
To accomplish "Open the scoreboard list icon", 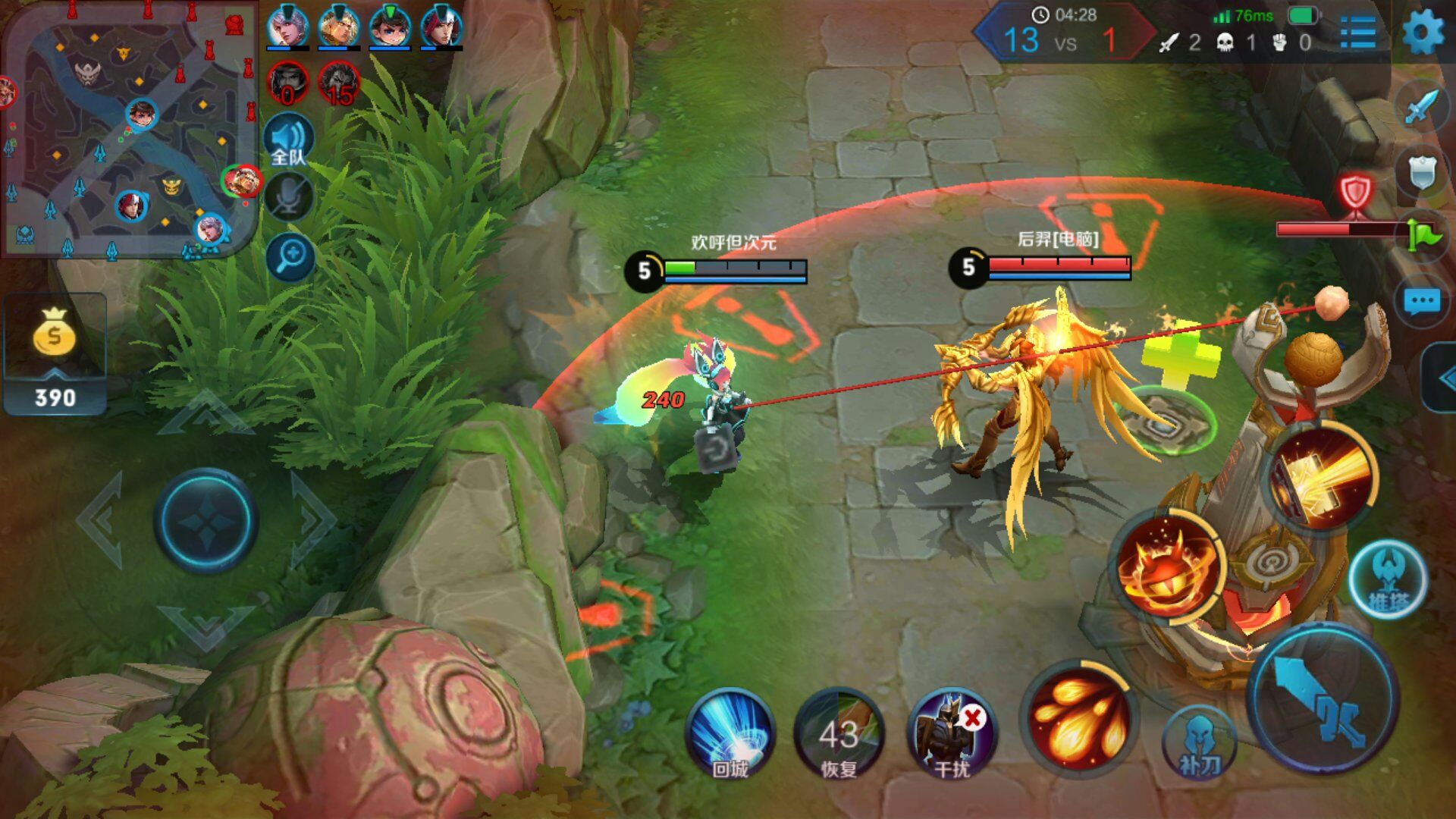I will (x=1358, y=33).
